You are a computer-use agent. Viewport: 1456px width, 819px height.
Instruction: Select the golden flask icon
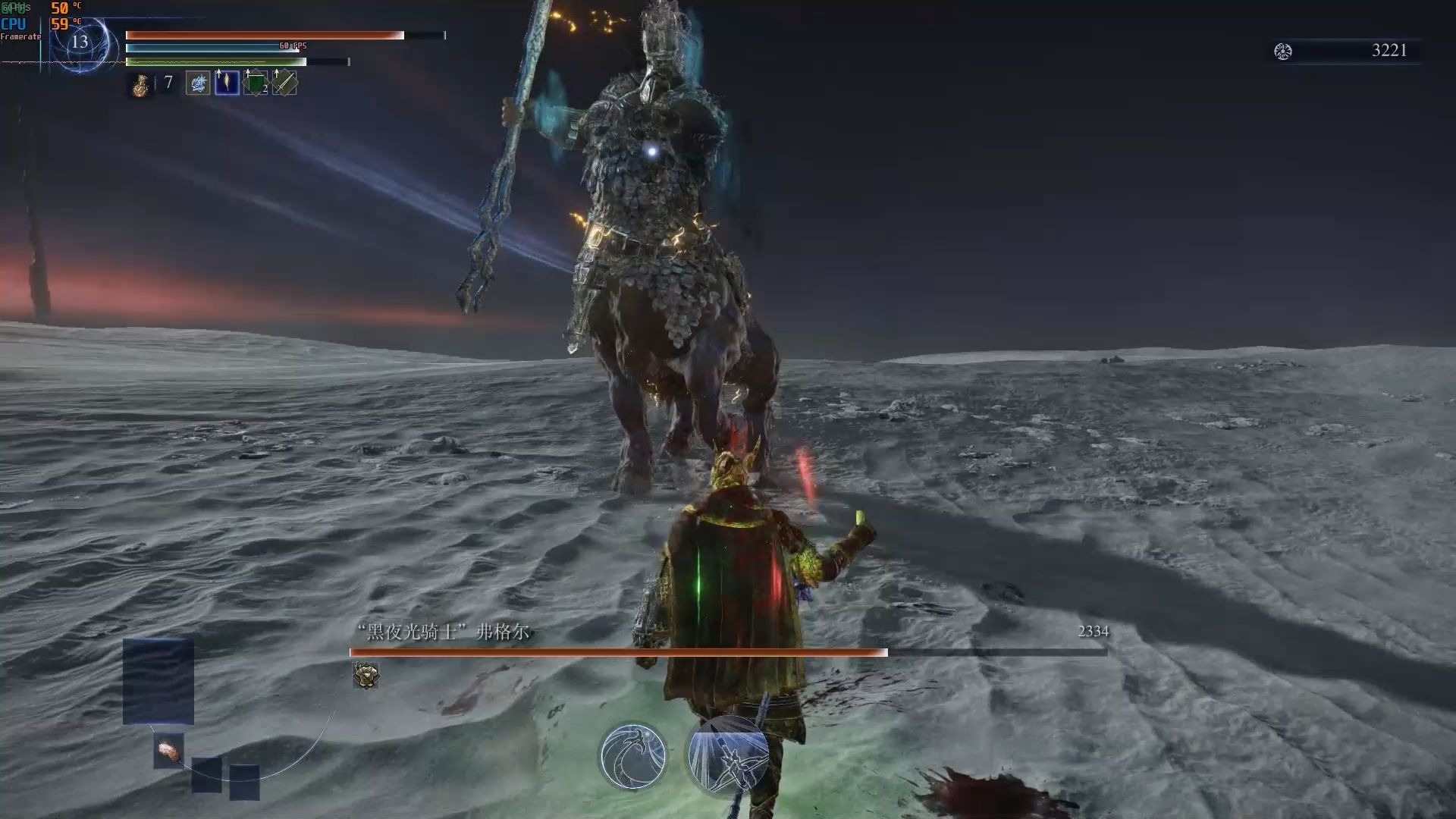(141, 85)
